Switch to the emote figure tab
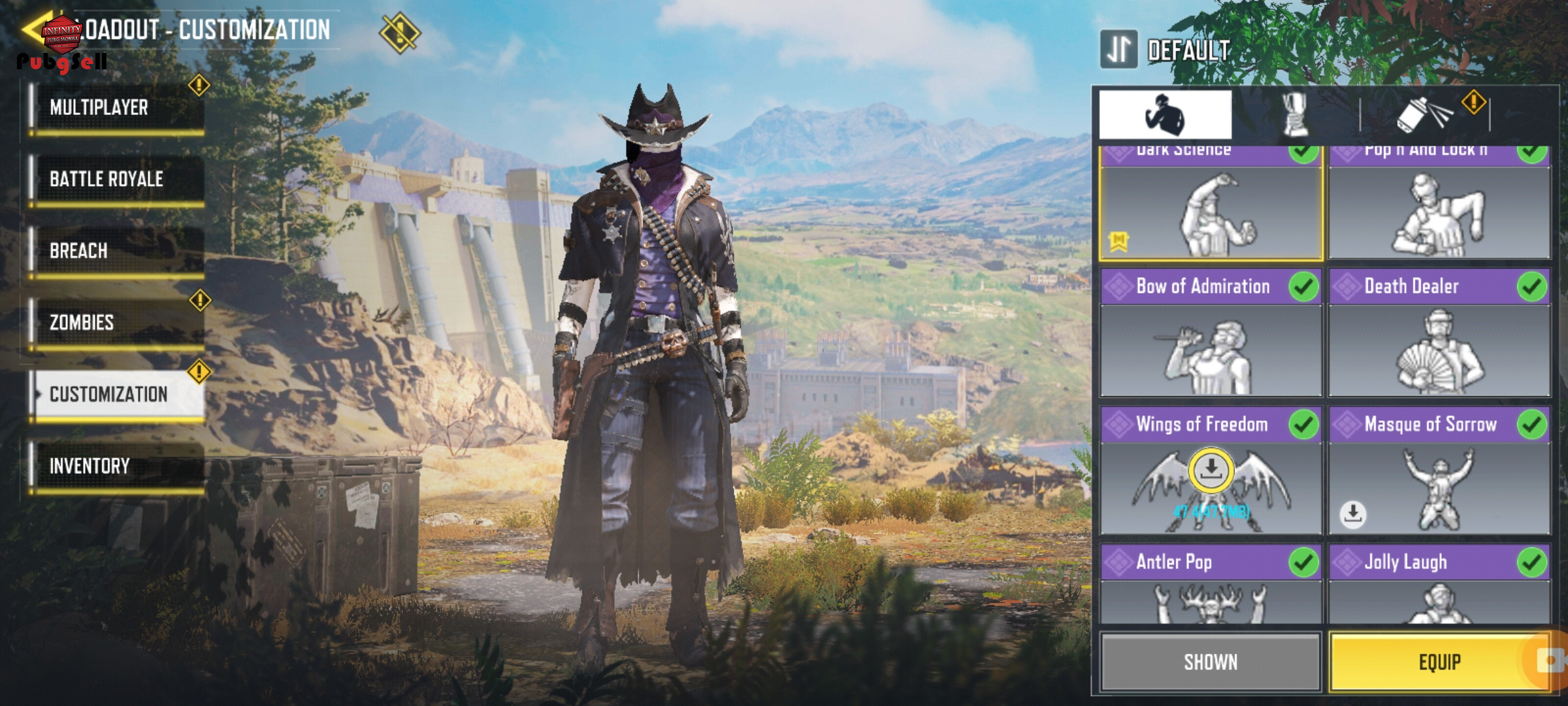1568x706 pixels. click(1165, 115)
